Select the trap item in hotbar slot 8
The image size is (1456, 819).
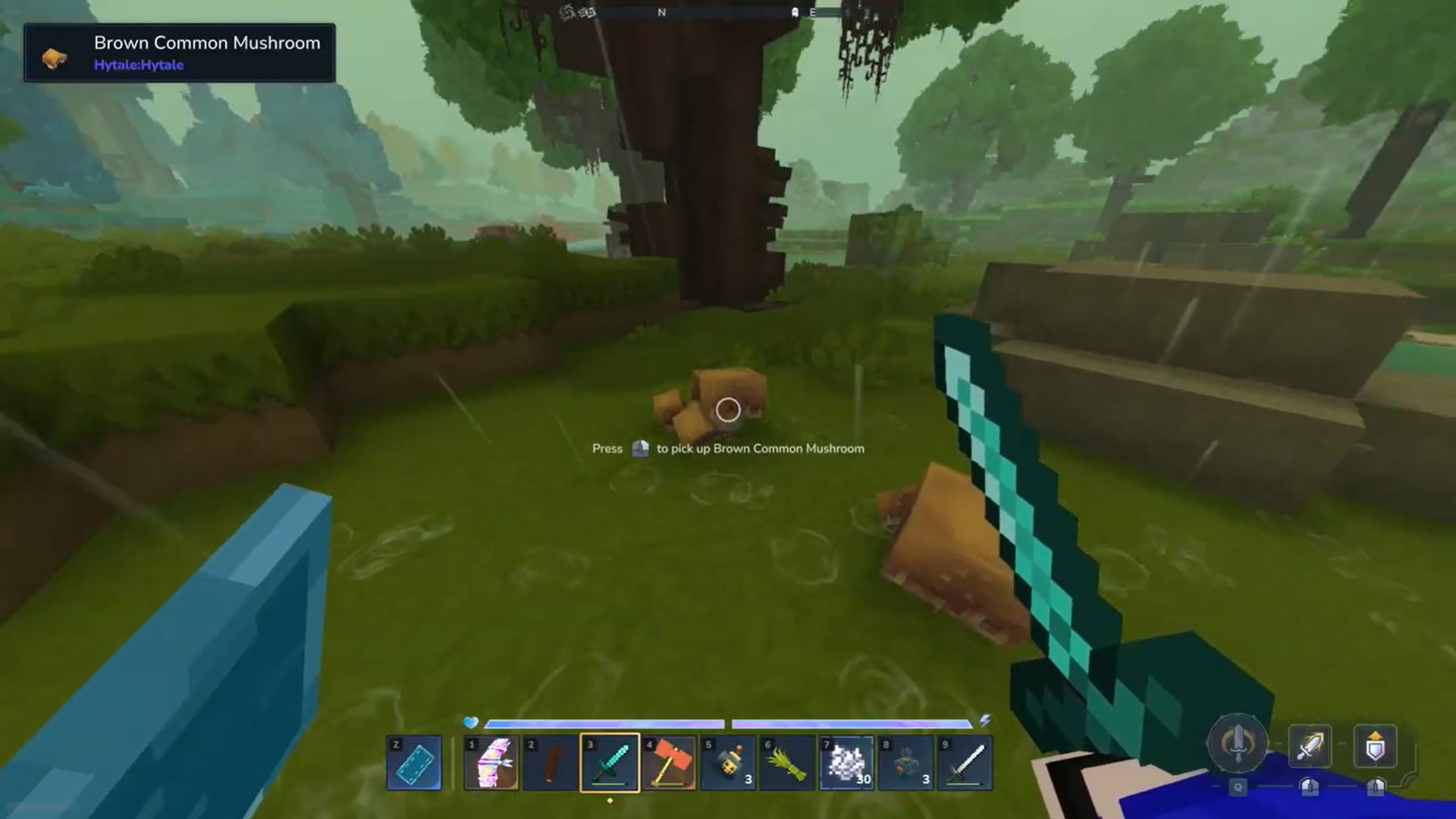pos(906,762)
